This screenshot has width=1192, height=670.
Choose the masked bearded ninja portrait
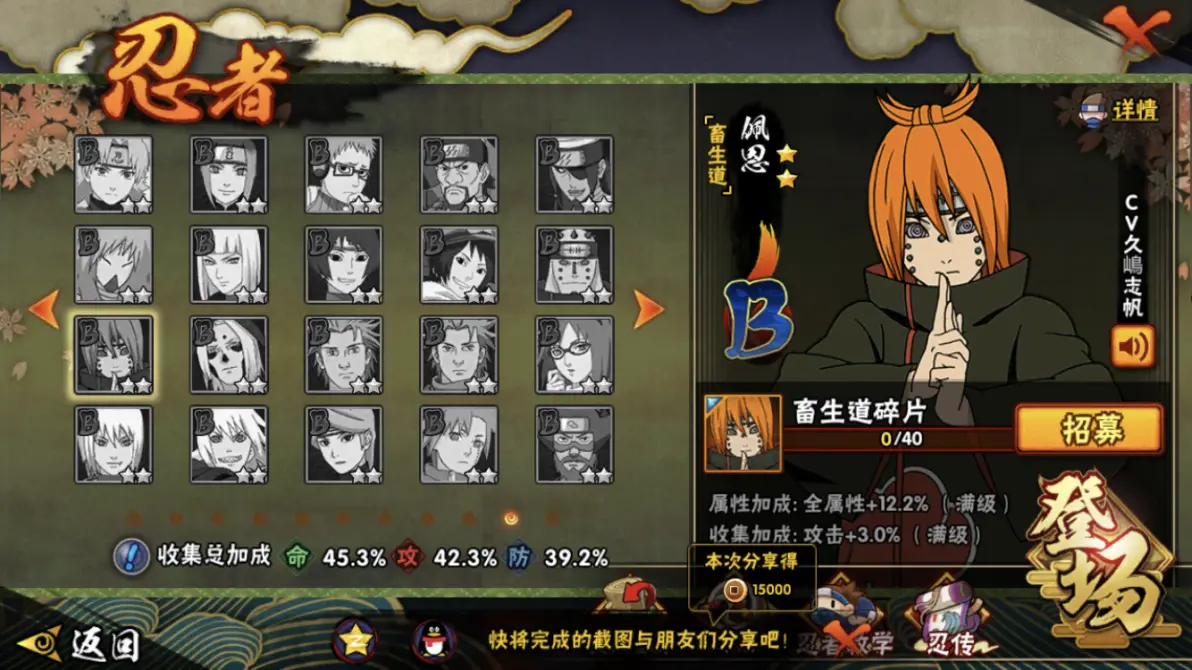pos(574,445)
